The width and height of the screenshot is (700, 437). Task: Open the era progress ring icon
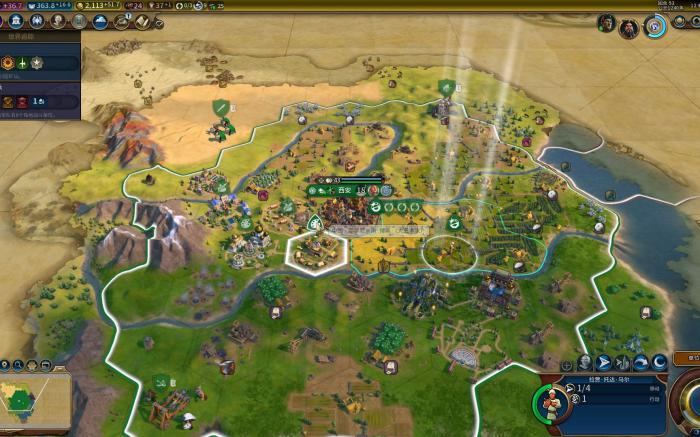coord(656,26)
